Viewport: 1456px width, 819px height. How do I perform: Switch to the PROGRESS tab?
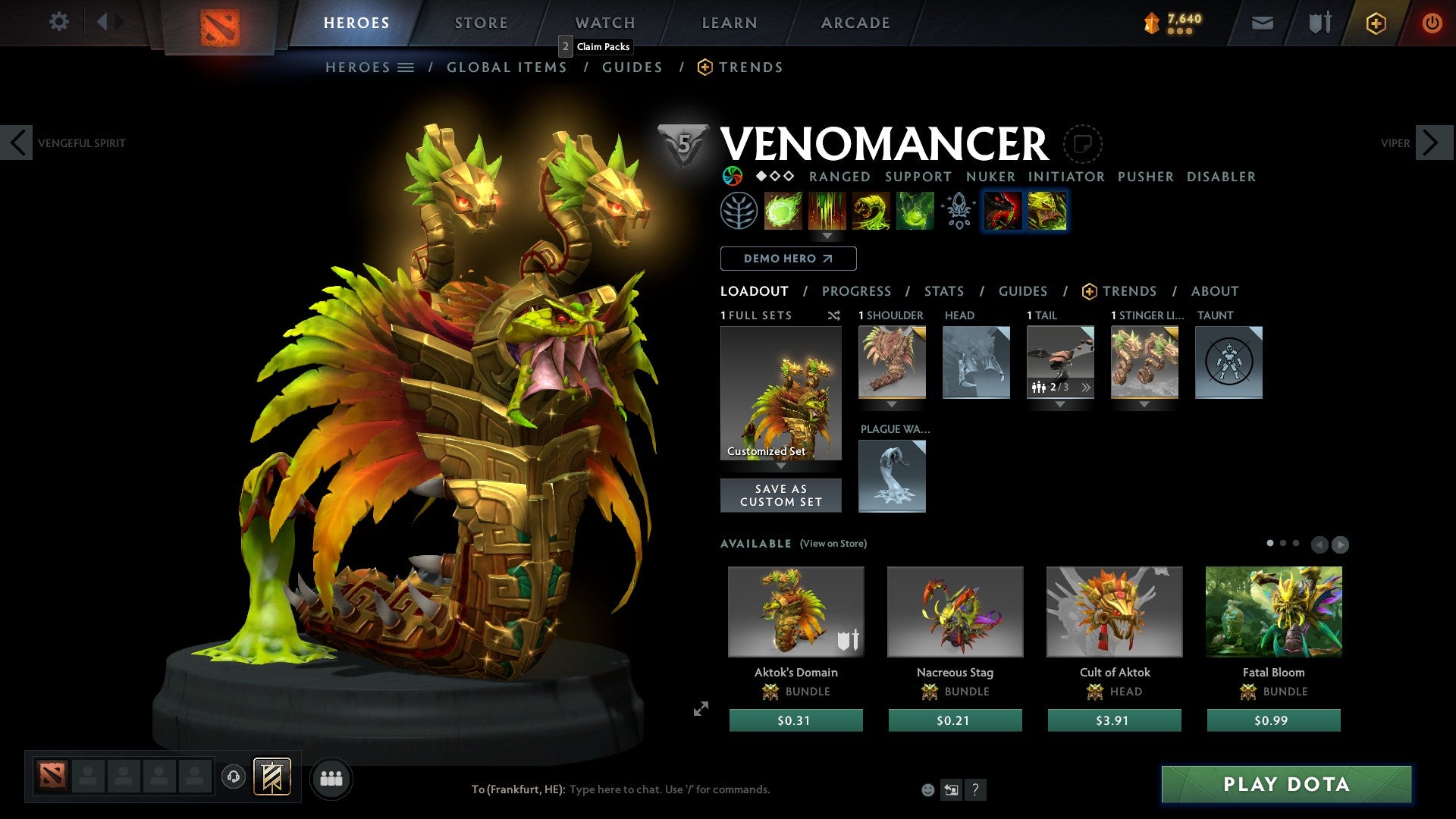pyautogui.click(x=857, y=291)
